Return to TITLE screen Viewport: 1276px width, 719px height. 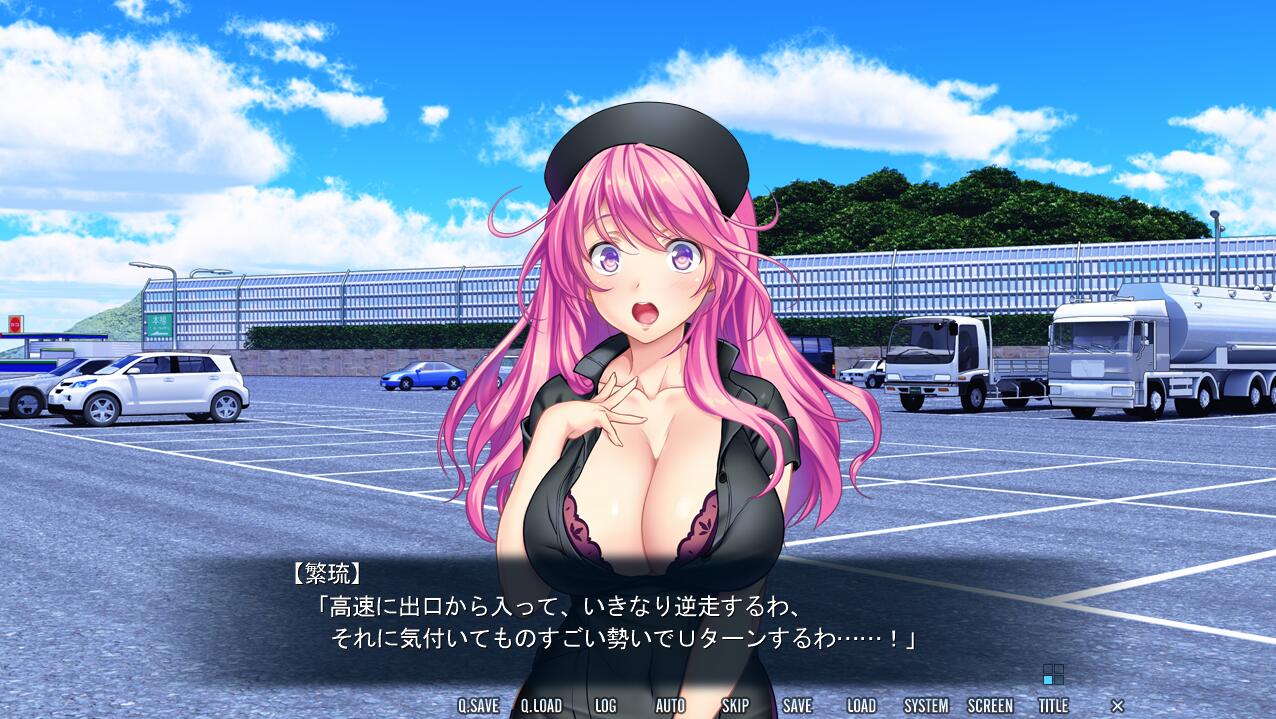(1053, 705)
